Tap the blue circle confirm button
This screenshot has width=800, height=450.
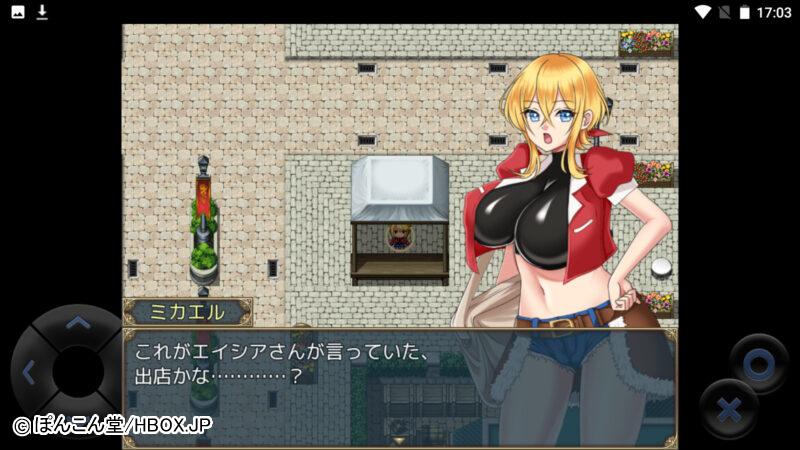(x=758, y=364)
